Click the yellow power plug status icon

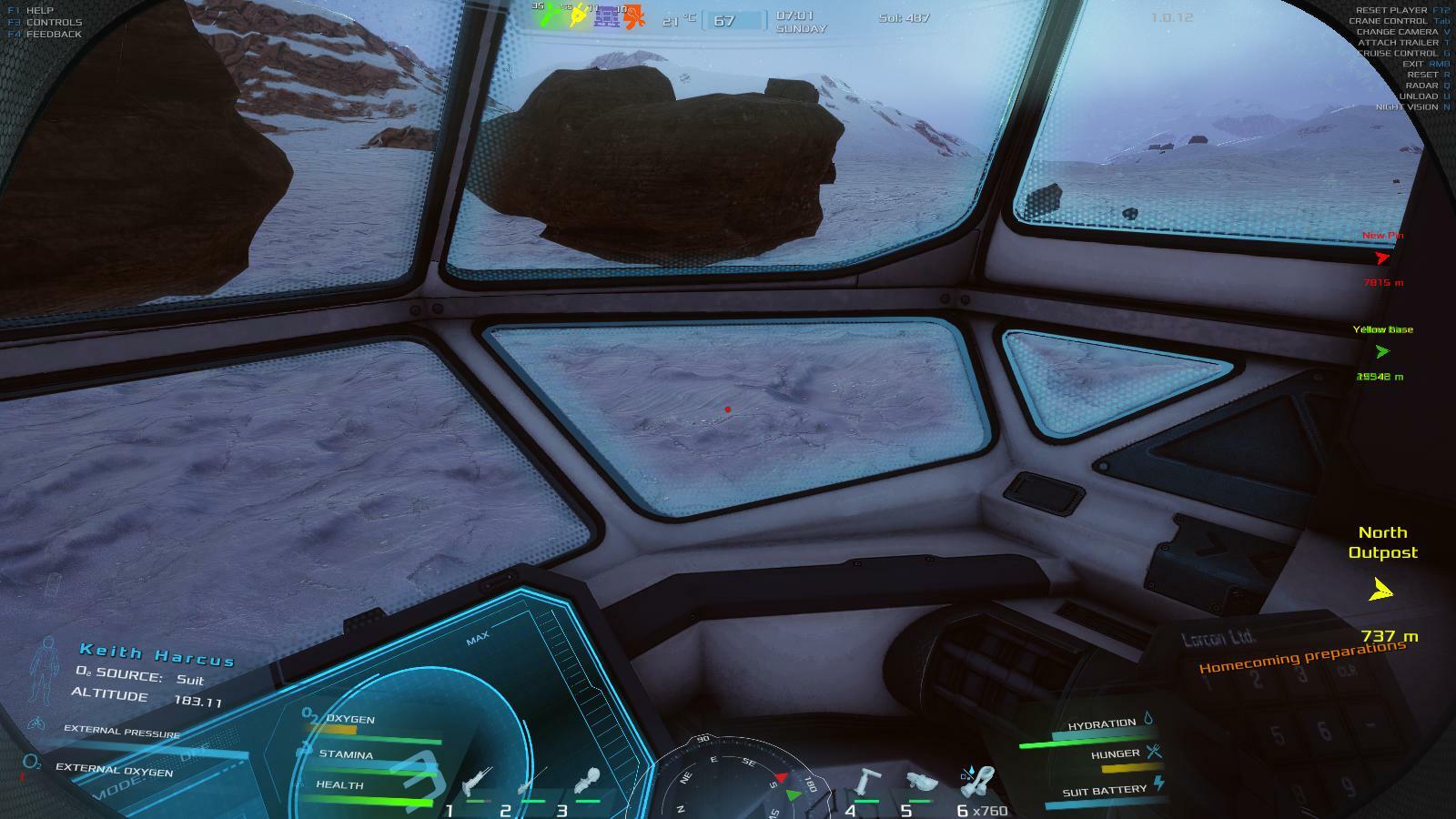[x=577, y=16]
